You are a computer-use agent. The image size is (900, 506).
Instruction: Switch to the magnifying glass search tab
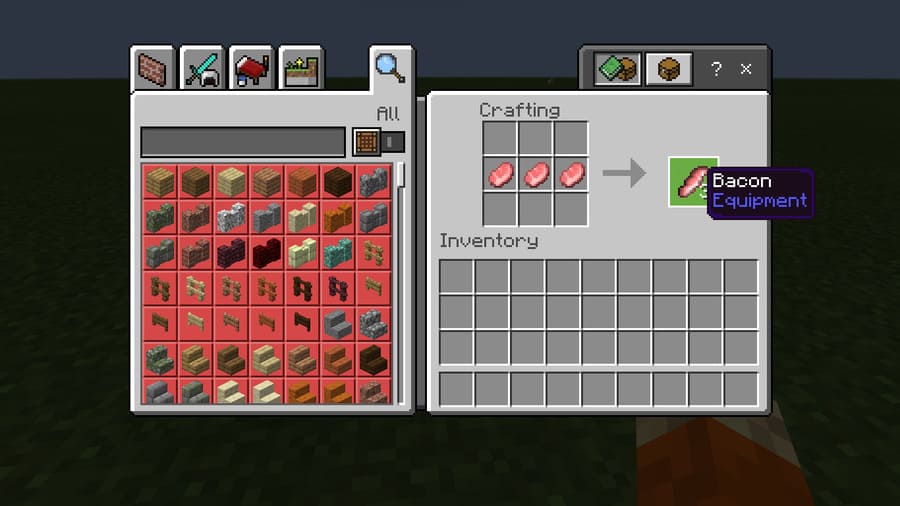pos(390,68)
